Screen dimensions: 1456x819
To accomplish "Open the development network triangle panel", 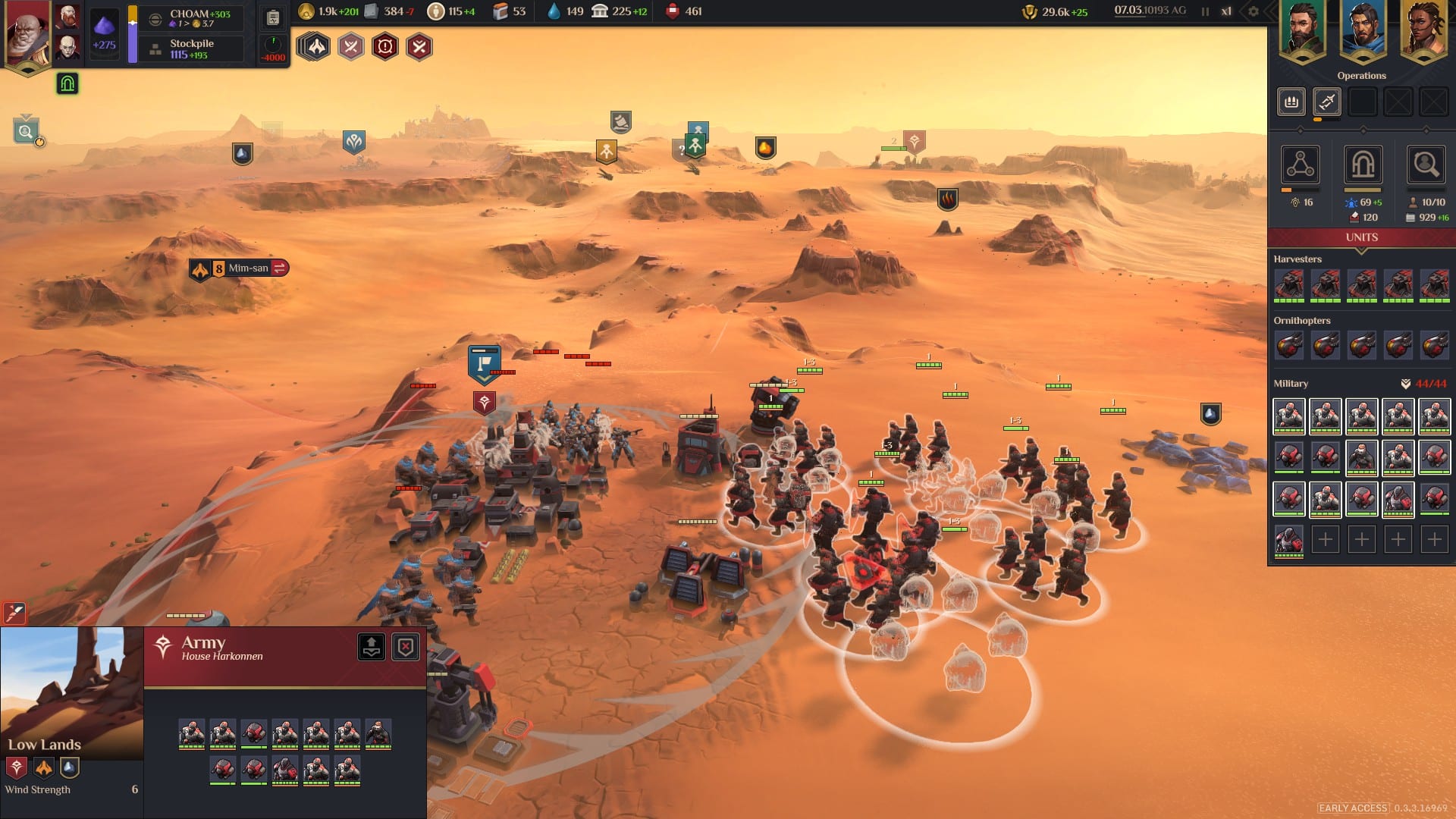I will (1300, 165).
